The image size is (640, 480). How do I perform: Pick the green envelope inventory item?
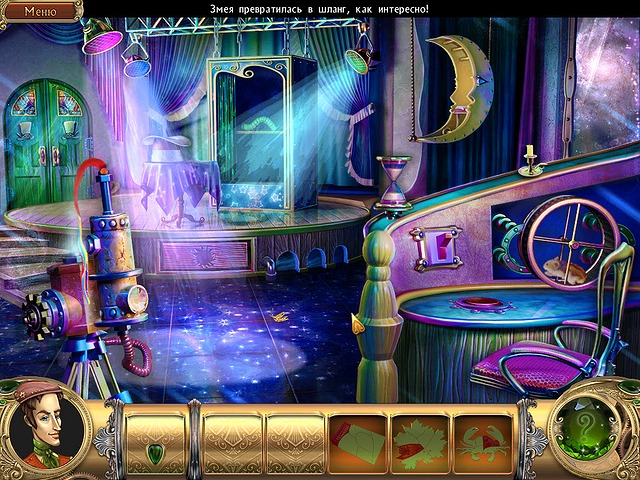click(x=358, y=440)
